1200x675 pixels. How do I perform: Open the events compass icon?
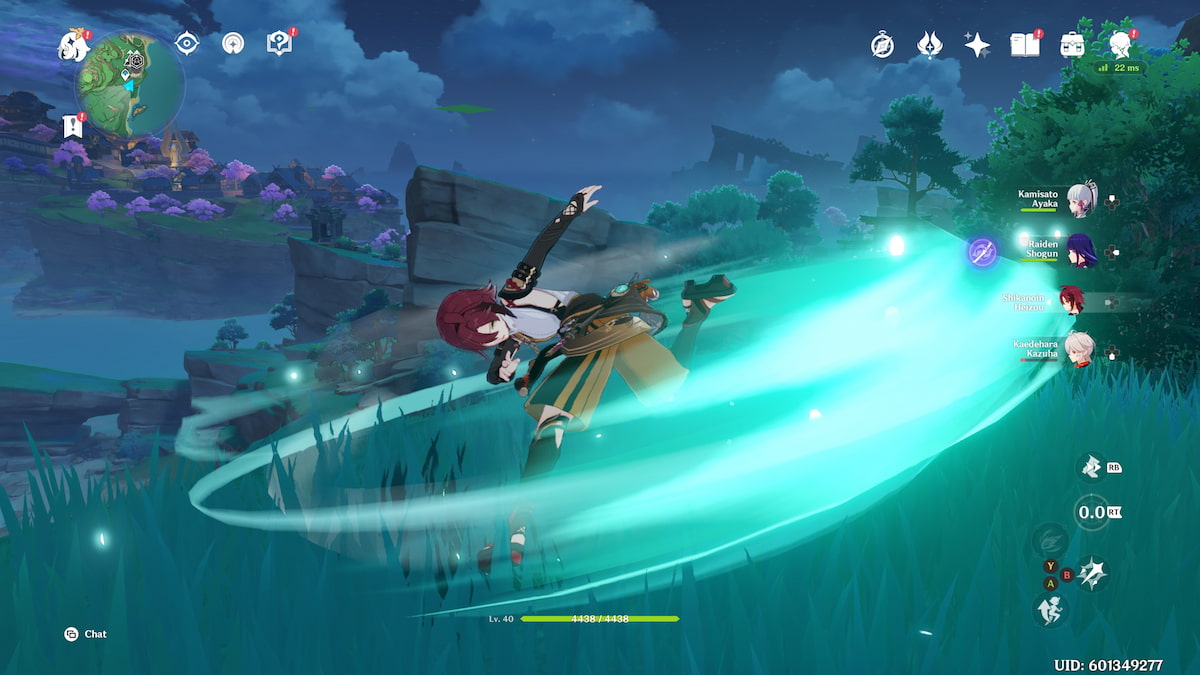(882, 45)
